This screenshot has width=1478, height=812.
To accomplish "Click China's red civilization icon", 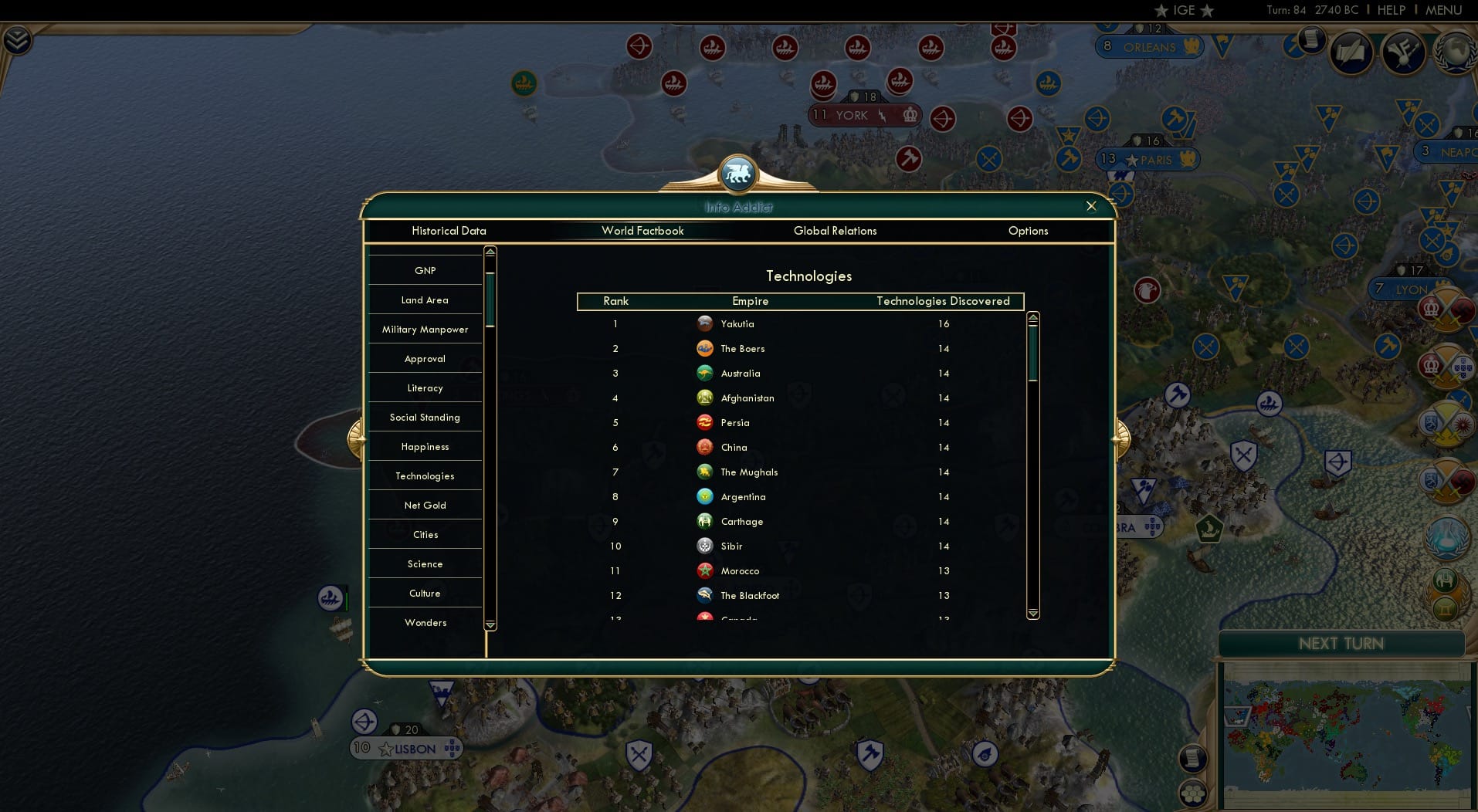I will (x=705, y=447).
